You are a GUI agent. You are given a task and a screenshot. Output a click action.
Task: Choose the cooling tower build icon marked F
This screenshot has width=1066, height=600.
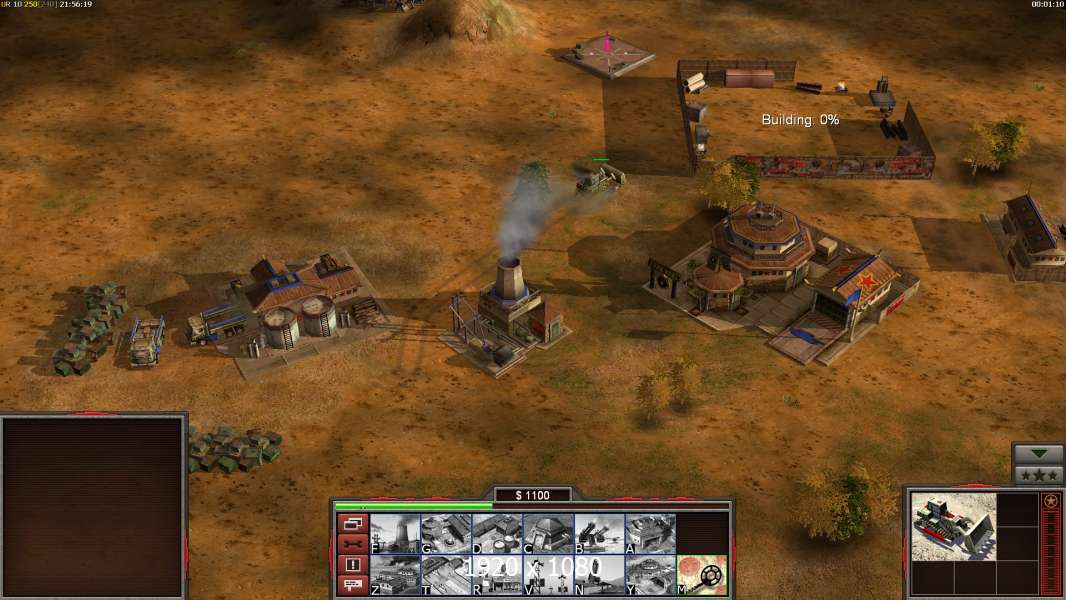pos(395,534)
